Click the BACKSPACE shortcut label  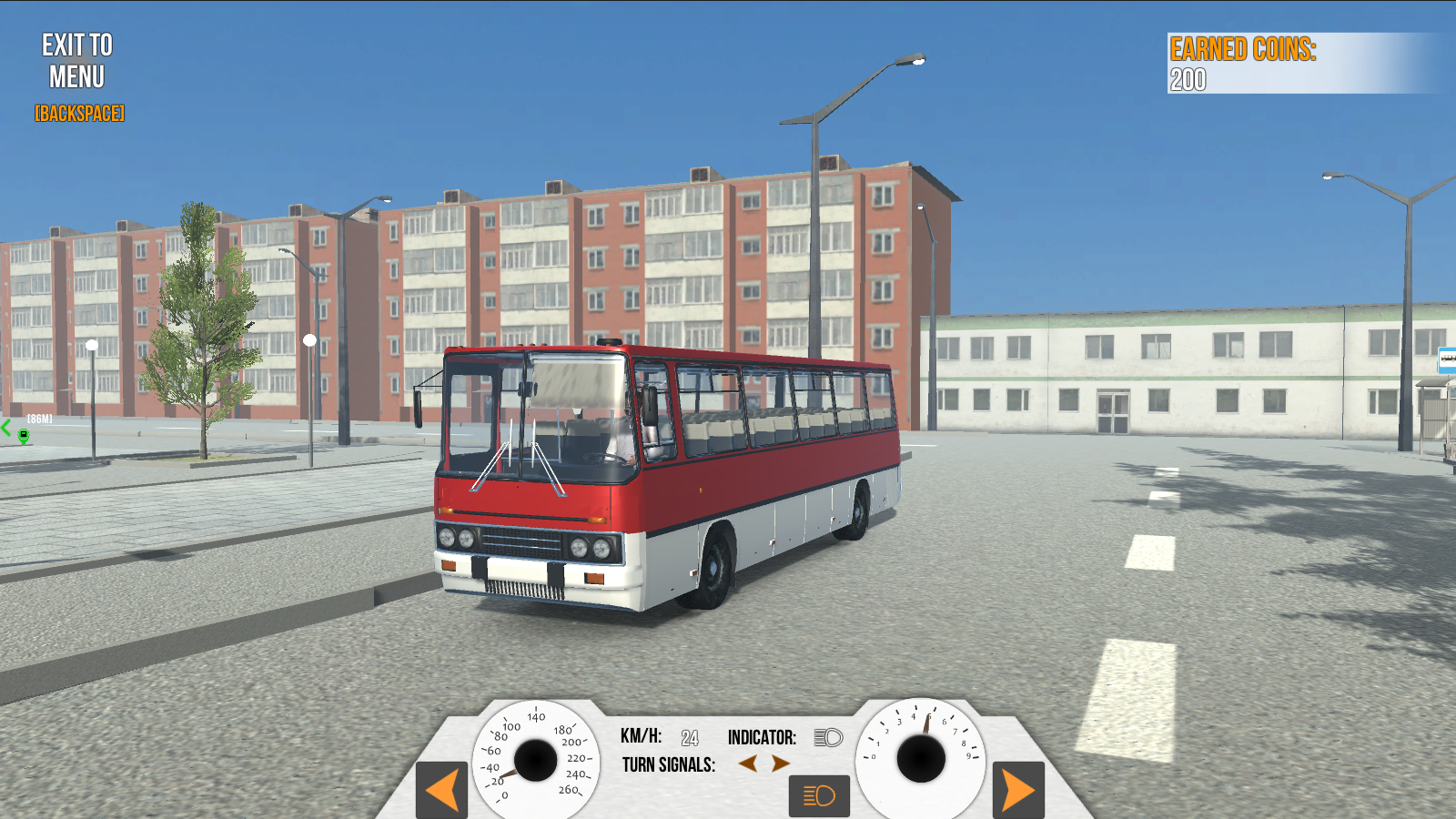79,114
